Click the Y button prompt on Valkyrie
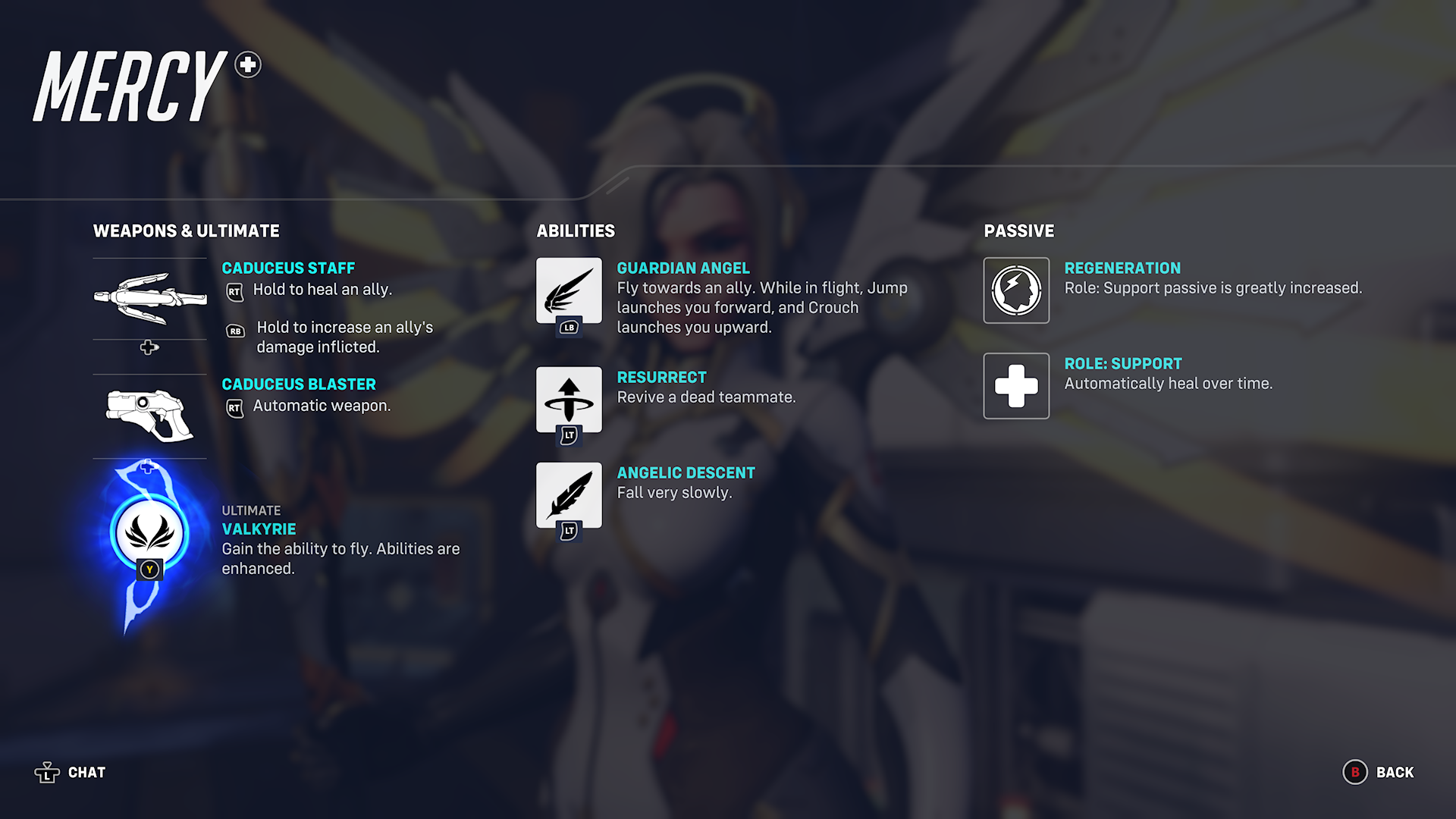 point(149,569)
